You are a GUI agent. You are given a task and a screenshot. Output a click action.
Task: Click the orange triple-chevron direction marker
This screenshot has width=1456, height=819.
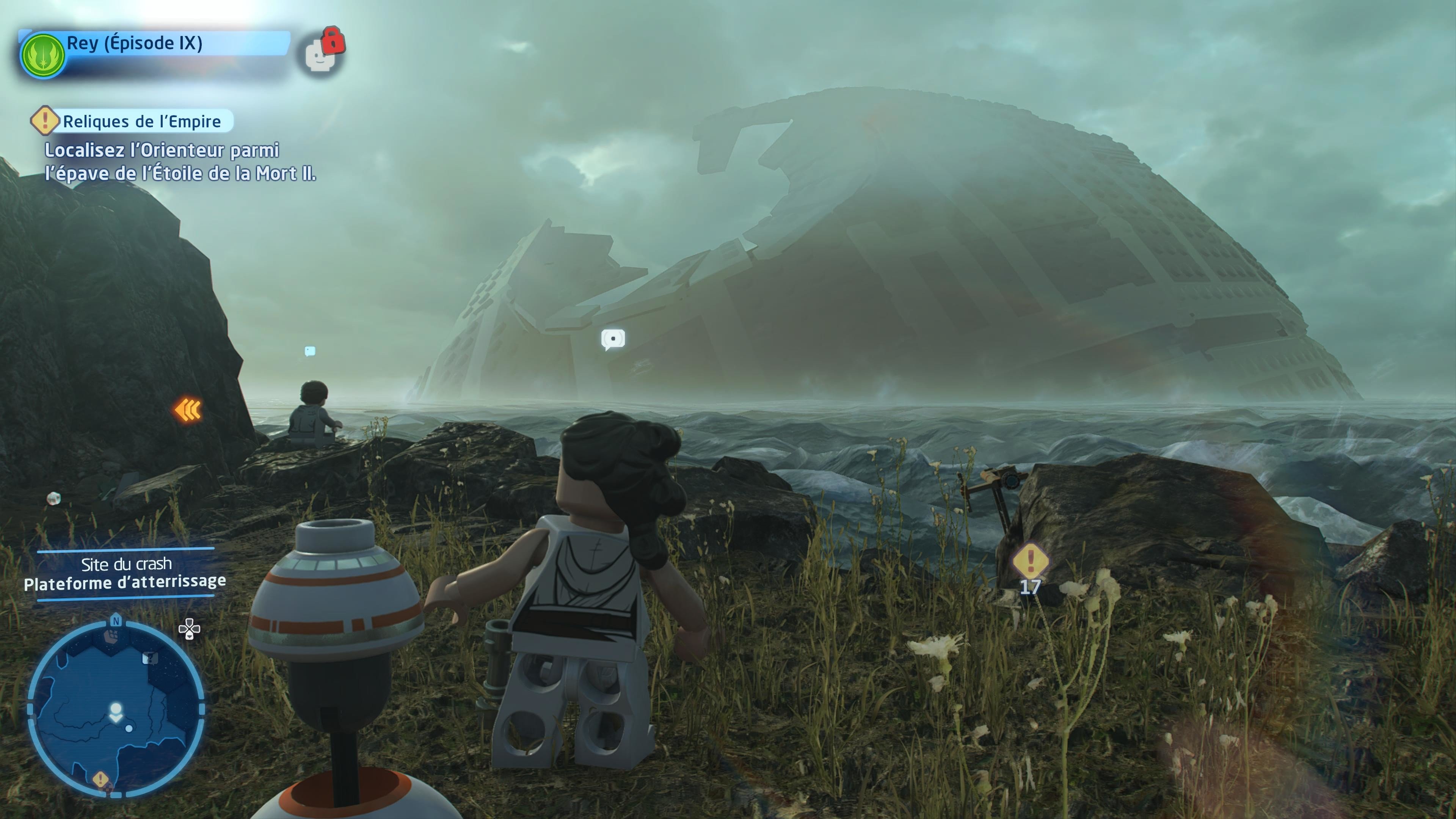[x=188, y=410]
